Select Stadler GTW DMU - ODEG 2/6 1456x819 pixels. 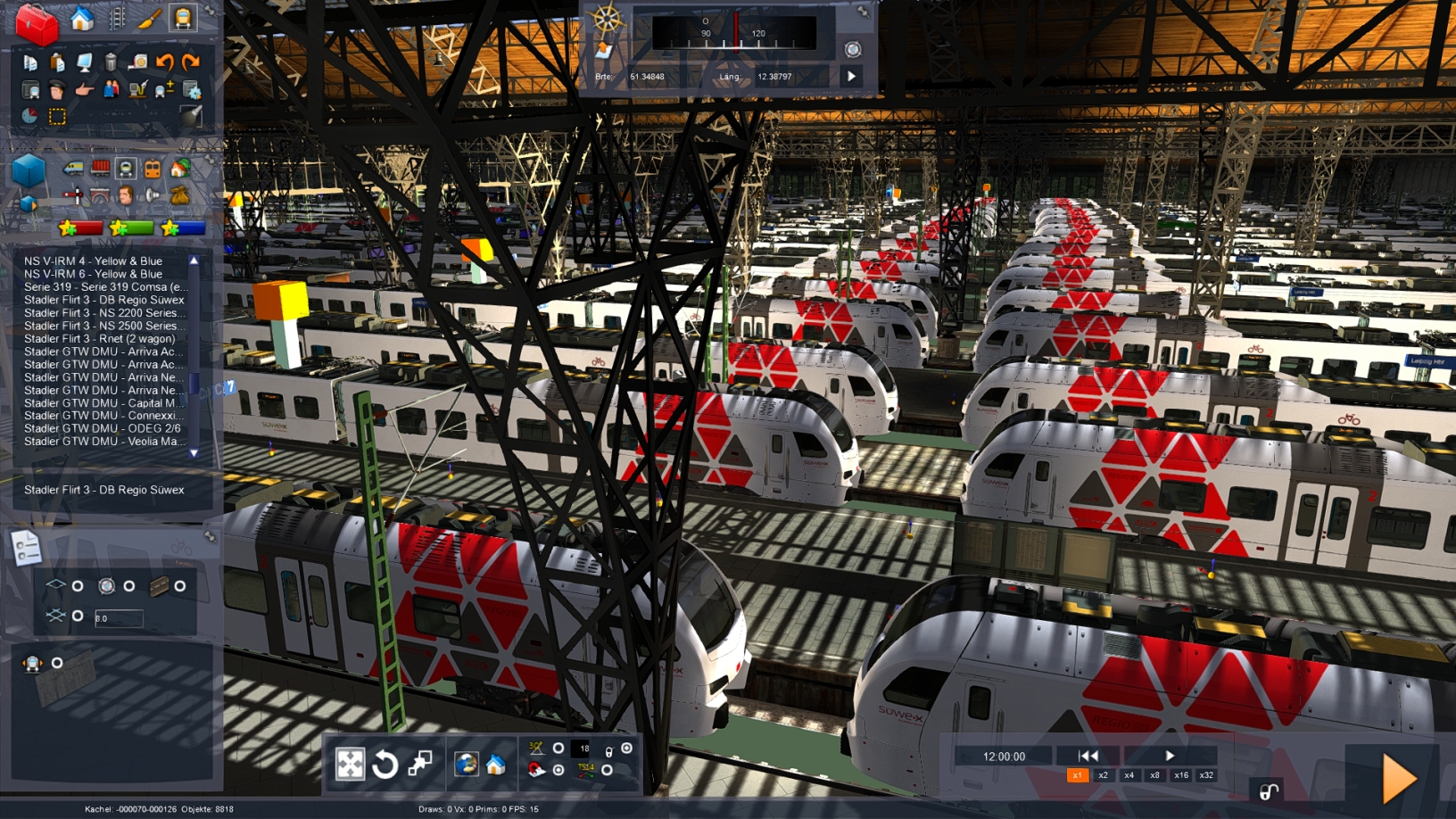[102, 428]
